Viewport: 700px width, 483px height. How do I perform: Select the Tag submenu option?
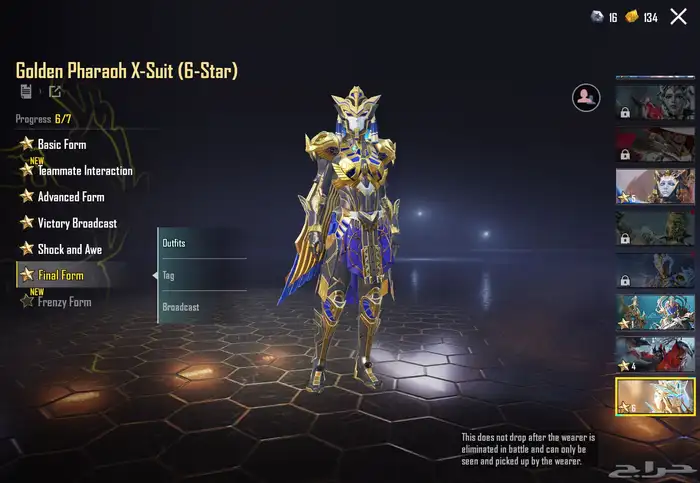200,275
